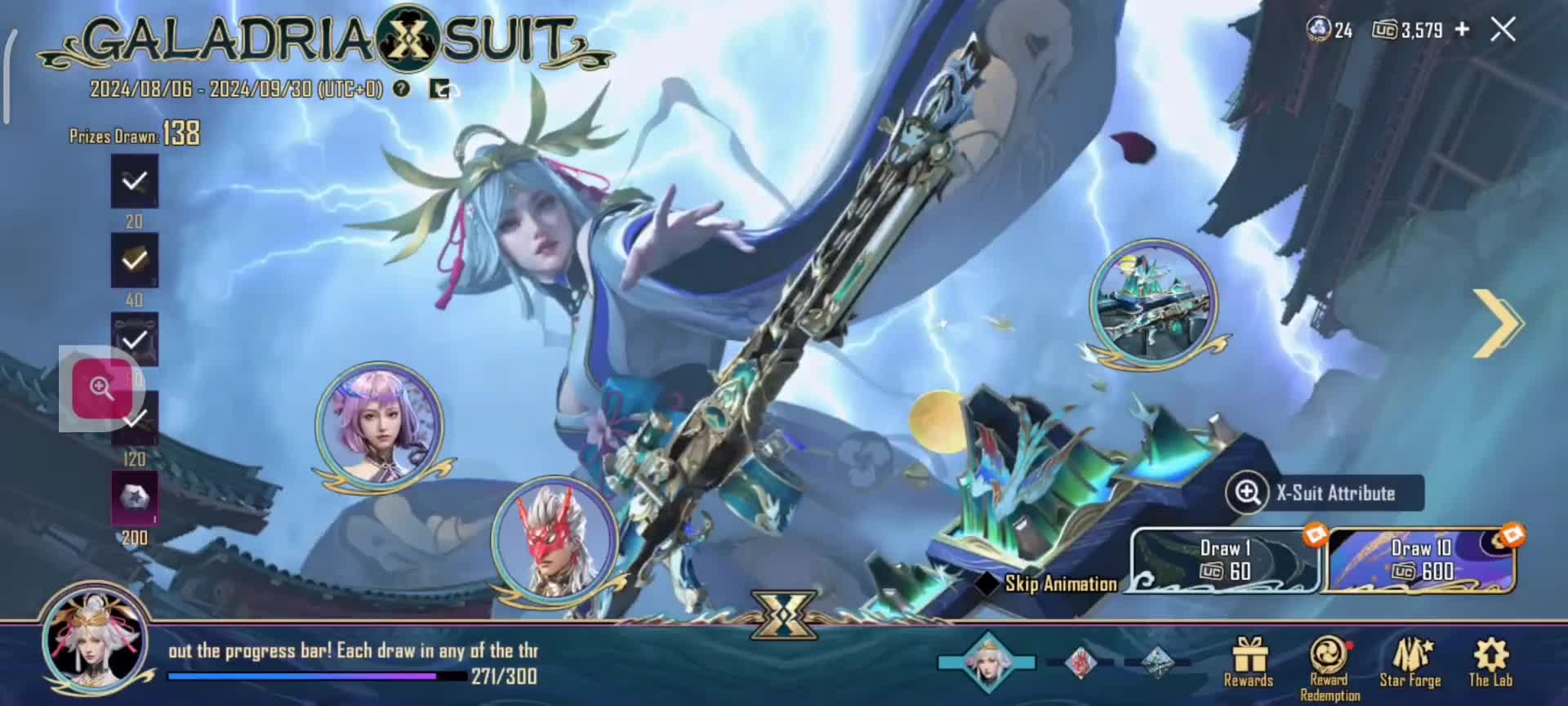
Task: Open the Star Forge
Action: [x=1410, y=662]
